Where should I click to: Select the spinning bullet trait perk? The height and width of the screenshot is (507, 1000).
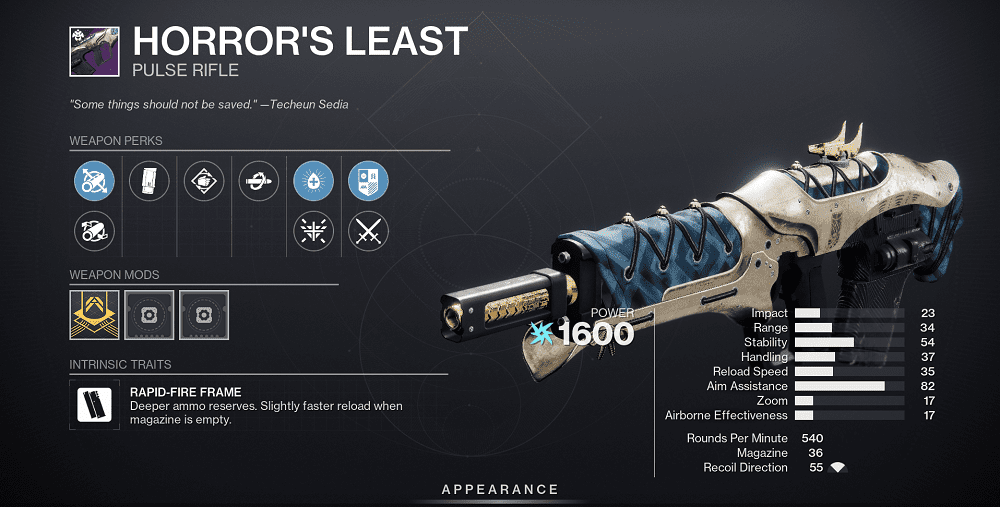pyautogui.click(x=259, y=181)
